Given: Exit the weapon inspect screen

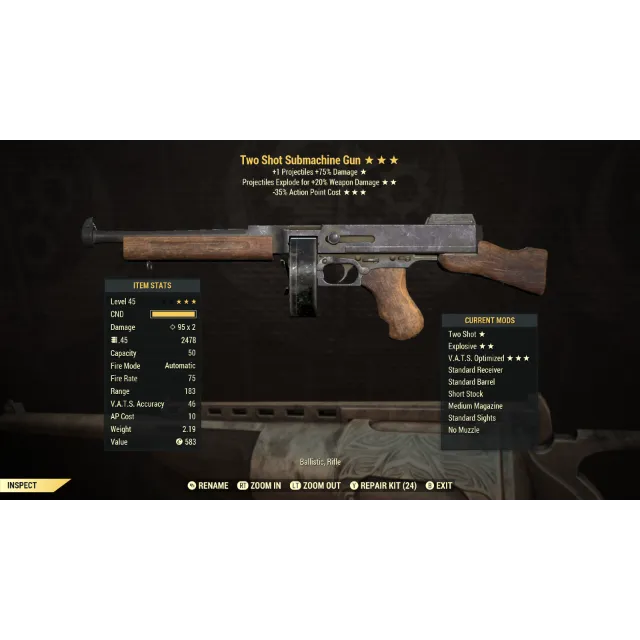Looking at the screenshot, I should (x=439, y=486).
